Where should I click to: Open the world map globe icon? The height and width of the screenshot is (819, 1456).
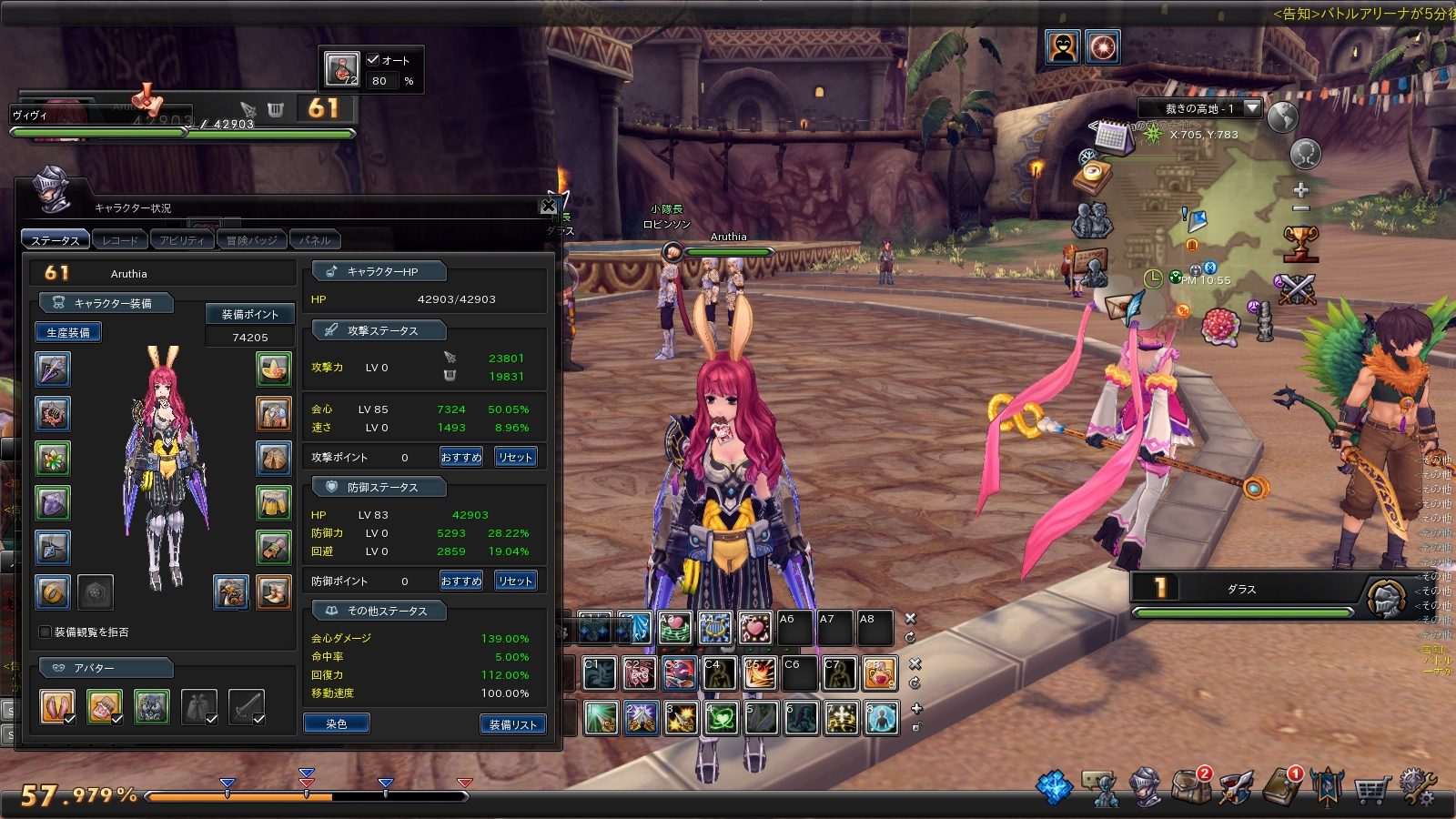(1282, 117)
